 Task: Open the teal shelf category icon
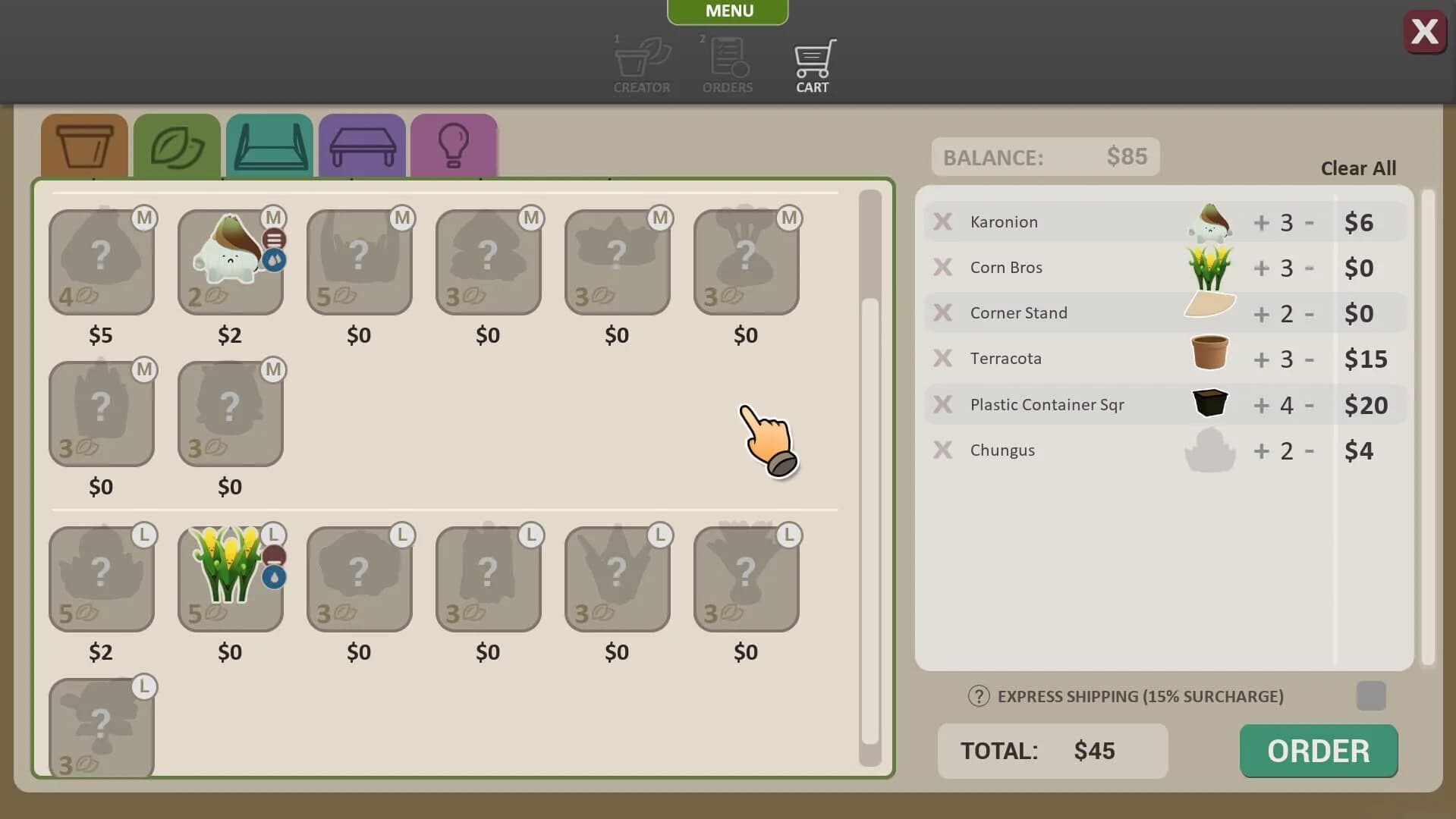269,146
